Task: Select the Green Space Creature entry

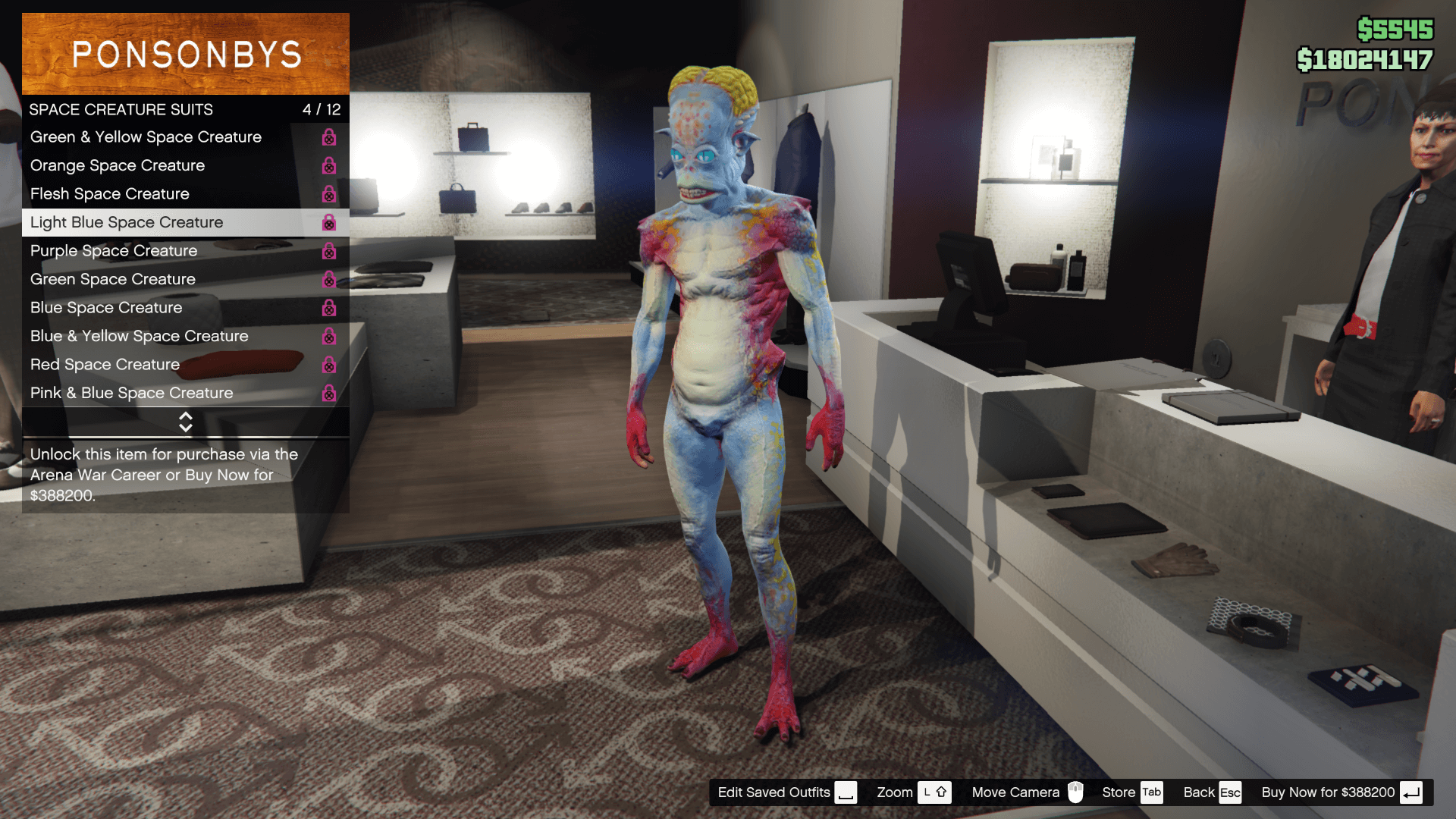Action: click(x=112, y=279)
